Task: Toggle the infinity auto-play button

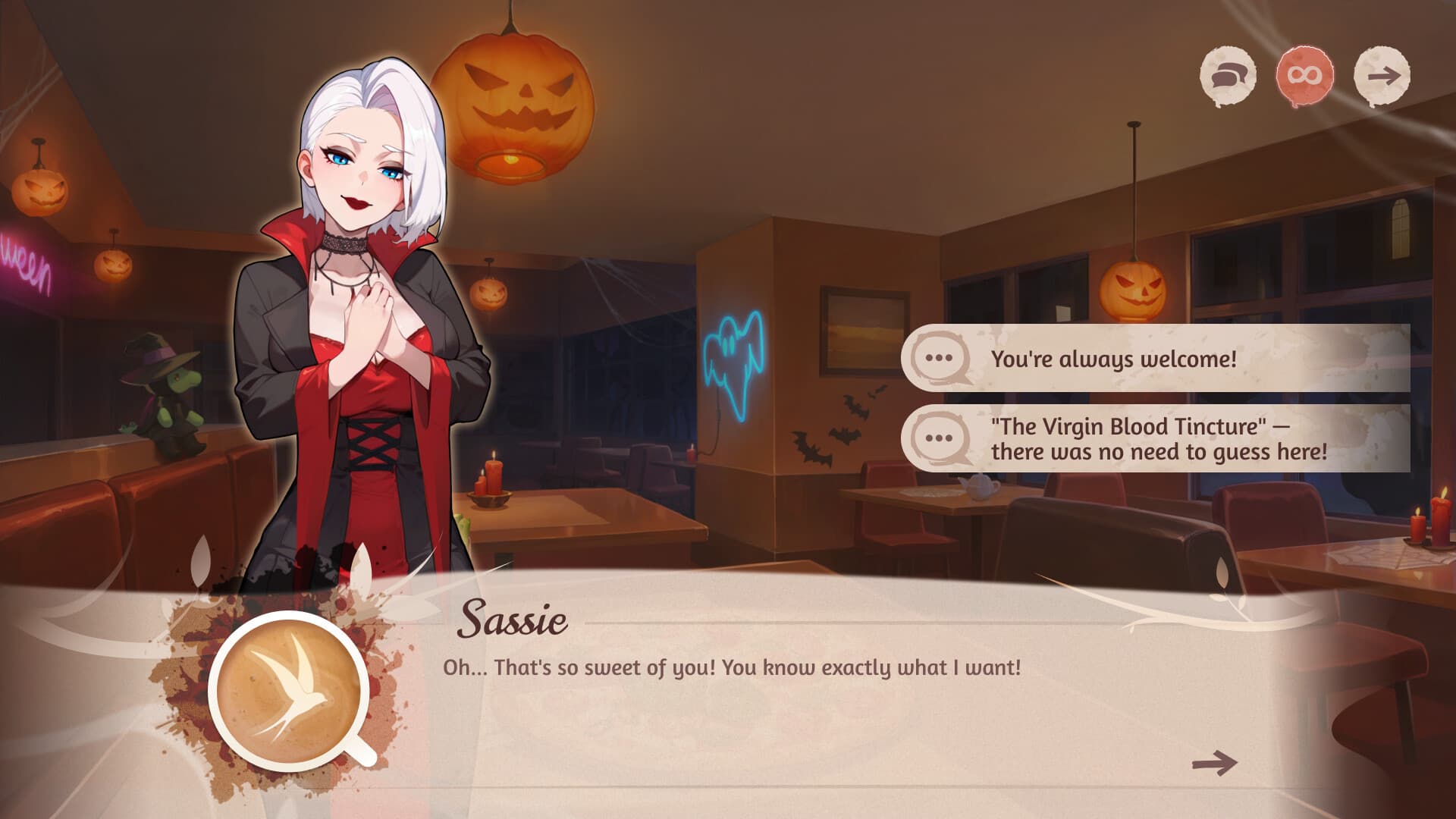Action: click(1304, 76)
